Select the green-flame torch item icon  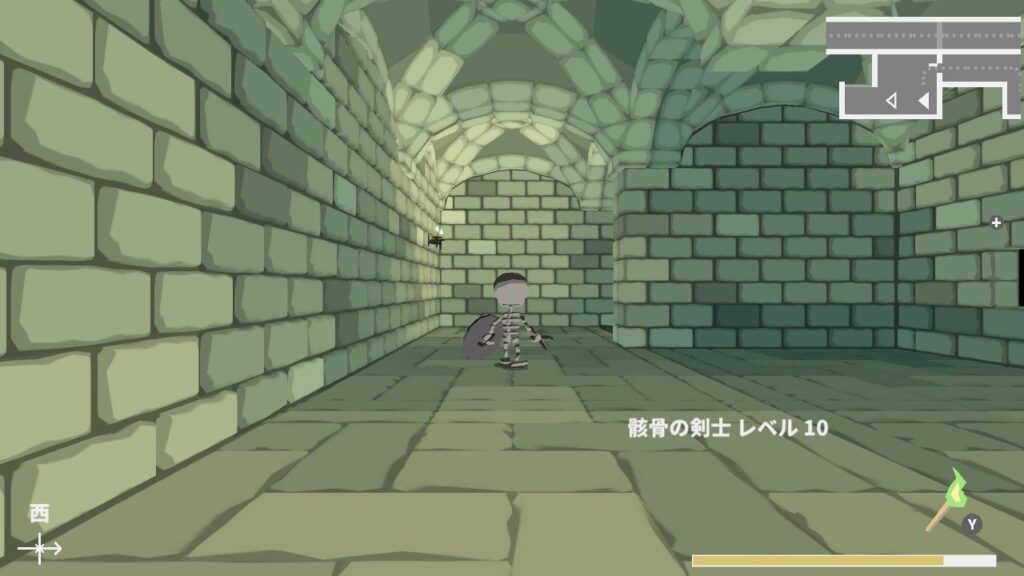pyautogui.click(x=949, y=499)
